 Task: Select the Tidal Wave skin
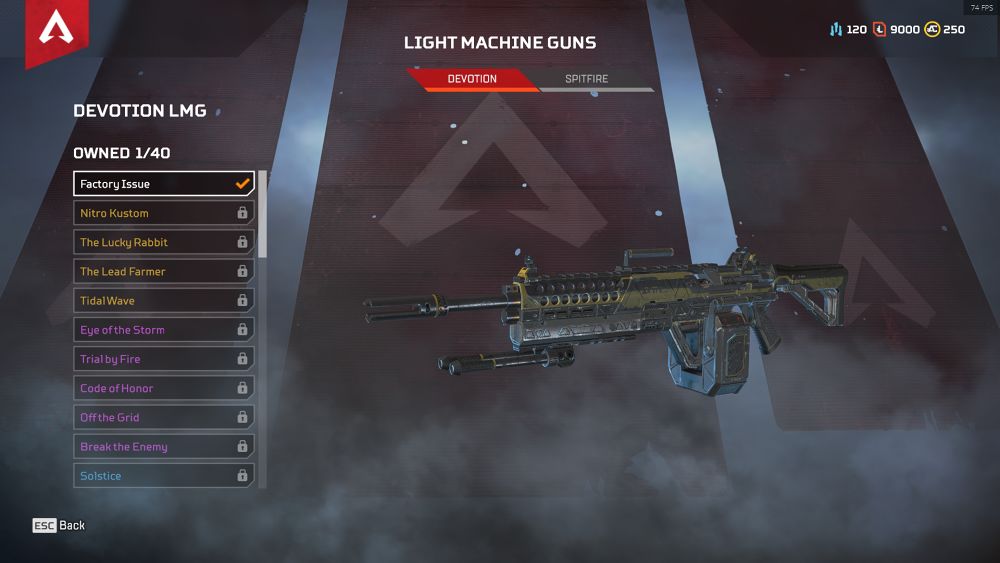pos(164,300)
